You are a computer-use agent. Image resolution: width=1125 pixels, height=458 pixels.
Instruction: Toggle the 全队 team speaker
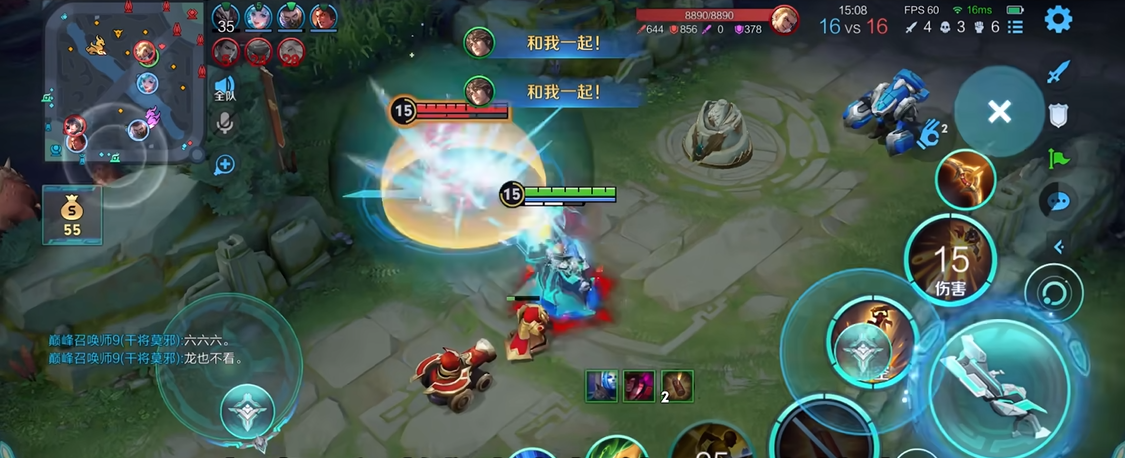point(224,89)
